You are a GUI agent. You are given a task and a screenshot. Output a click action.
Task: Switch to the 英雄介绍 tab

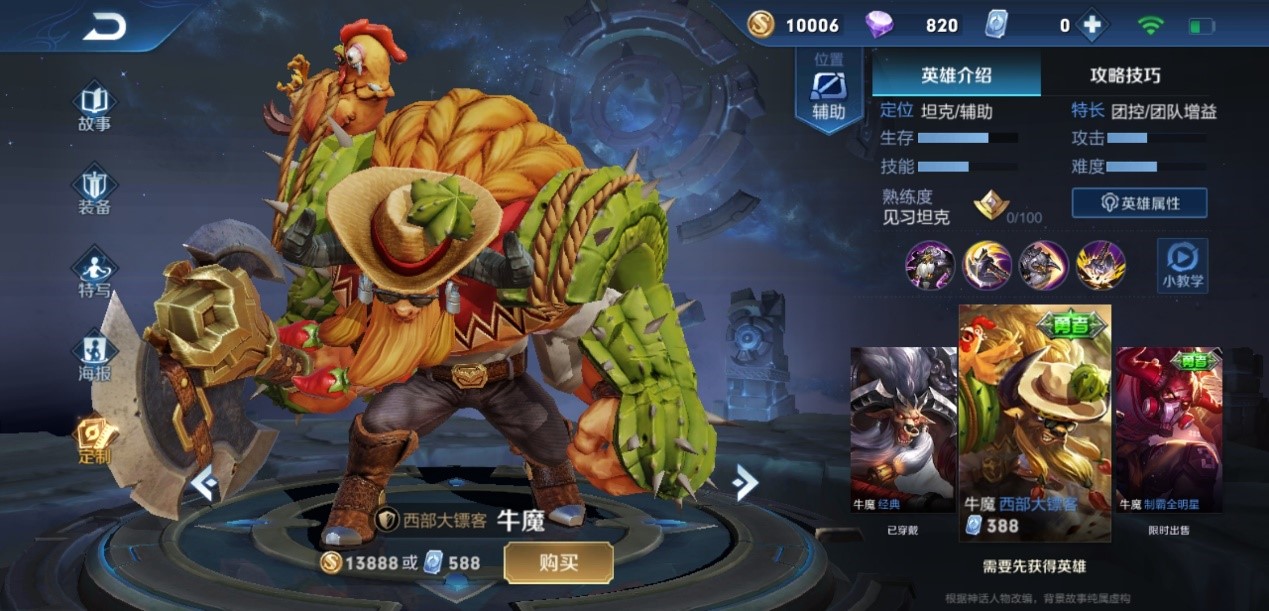[x=956, y=75]
